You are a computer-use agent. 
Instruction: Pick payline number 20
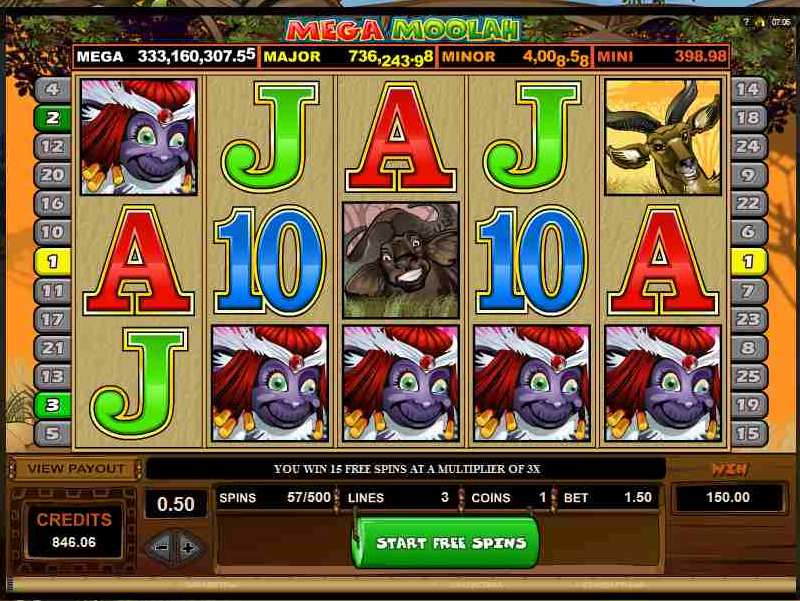(52, 175)
